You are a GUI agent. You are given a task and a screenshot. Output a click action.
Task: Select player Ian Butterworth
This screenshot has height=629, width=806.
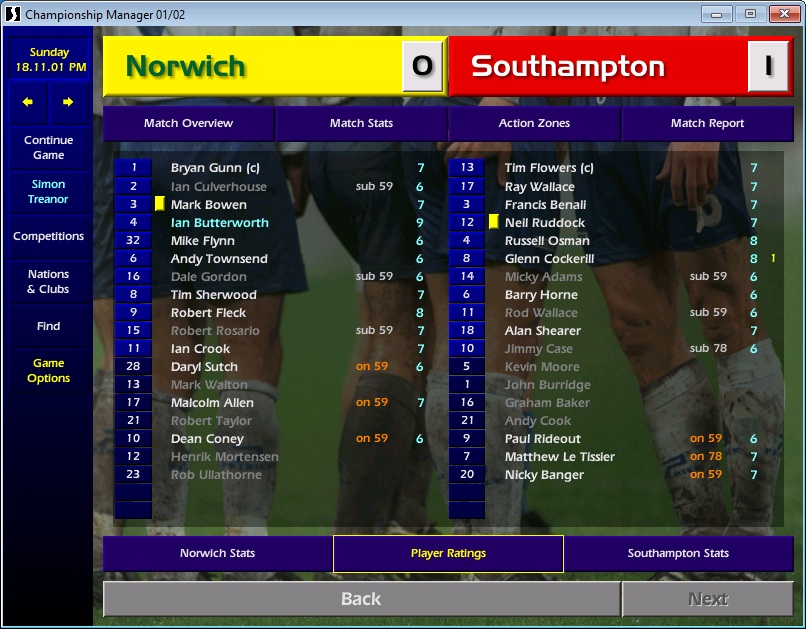tap(220, 223)
